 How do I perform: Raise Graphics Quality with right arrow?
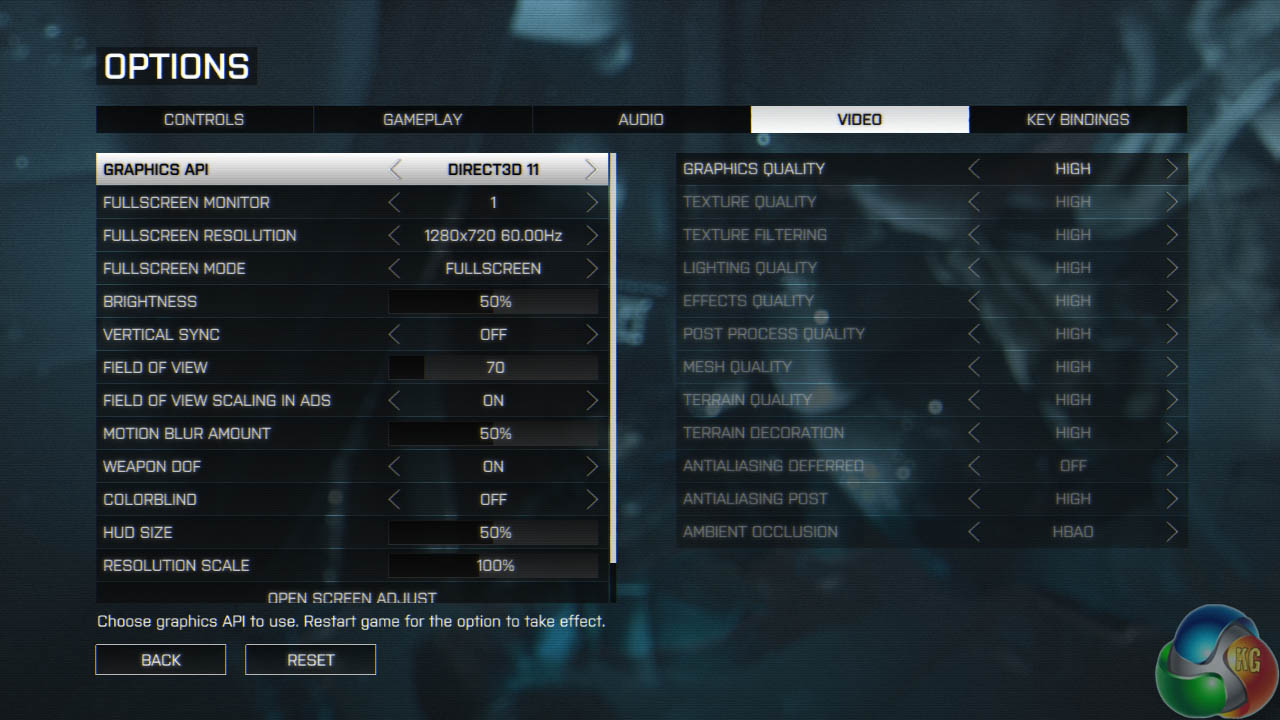[1172, 169]
